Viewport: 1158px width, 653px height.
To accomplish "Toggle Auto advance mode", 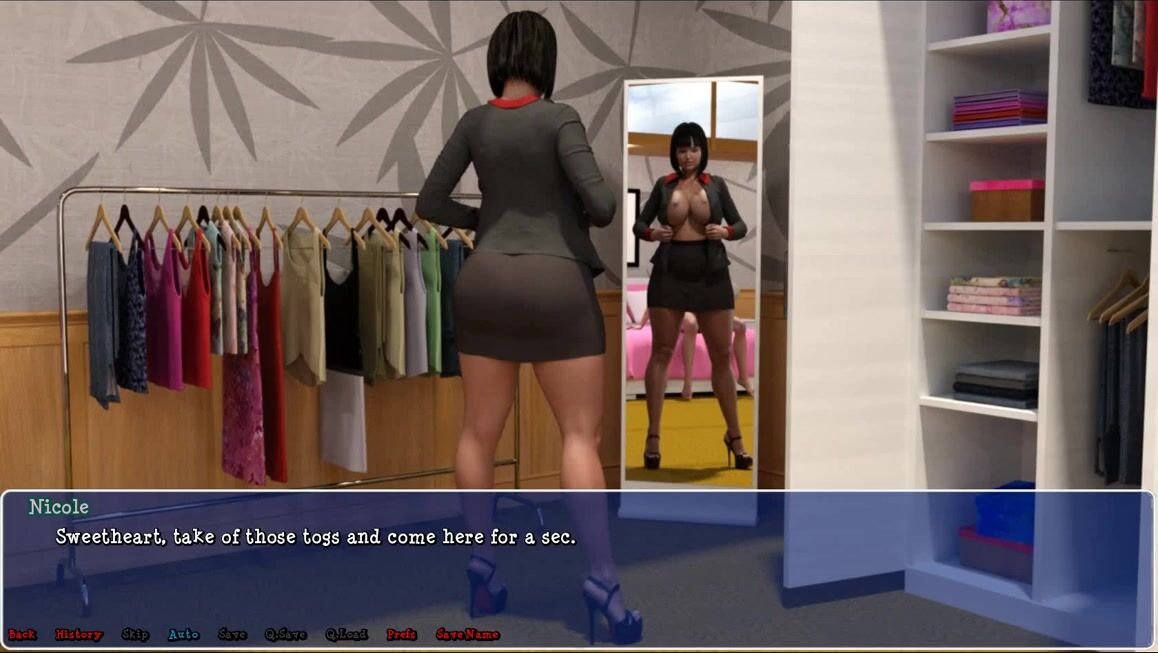I will (x=184, y=634).
